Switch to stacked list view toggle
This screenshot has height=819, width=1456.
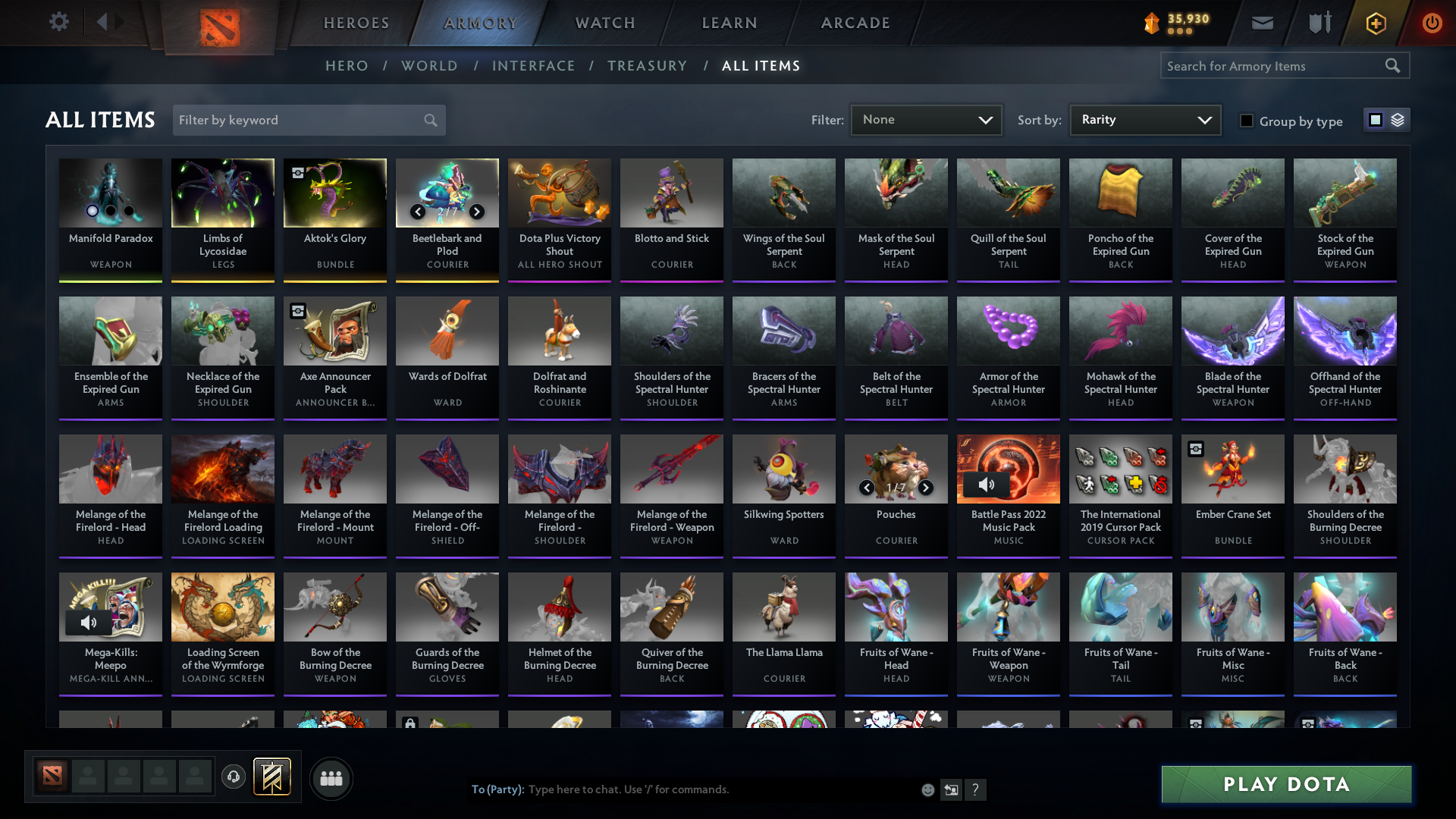(x=1399, y=120)
